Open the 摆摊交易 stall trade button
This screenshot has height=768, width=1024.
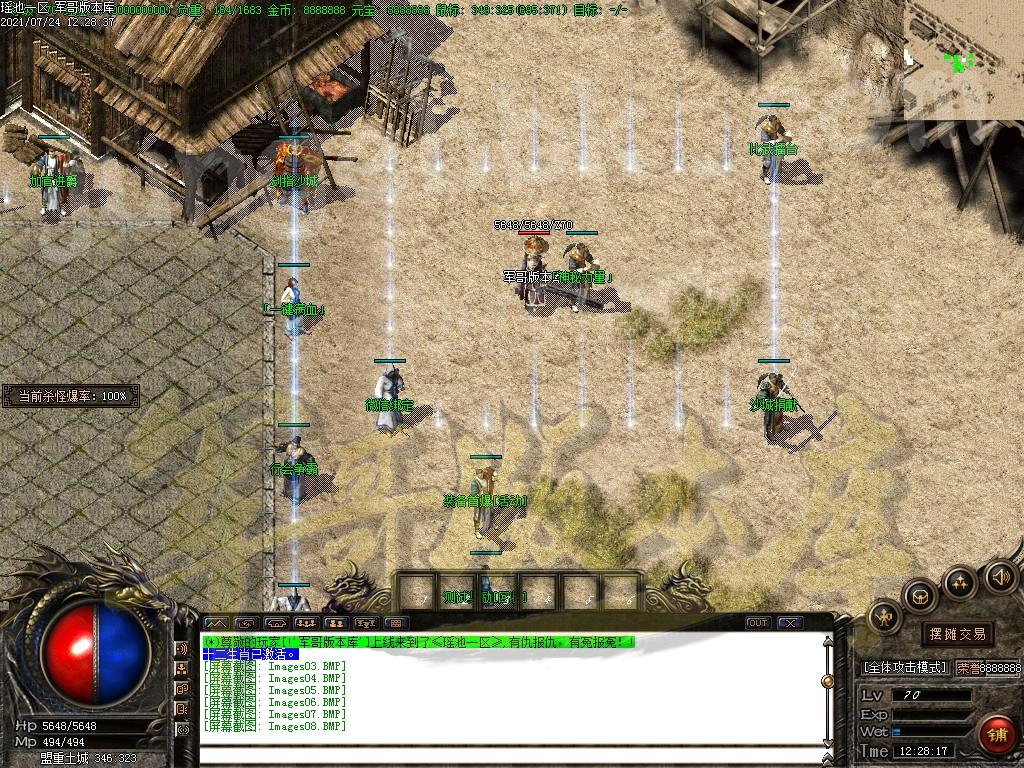coord(957,634)
